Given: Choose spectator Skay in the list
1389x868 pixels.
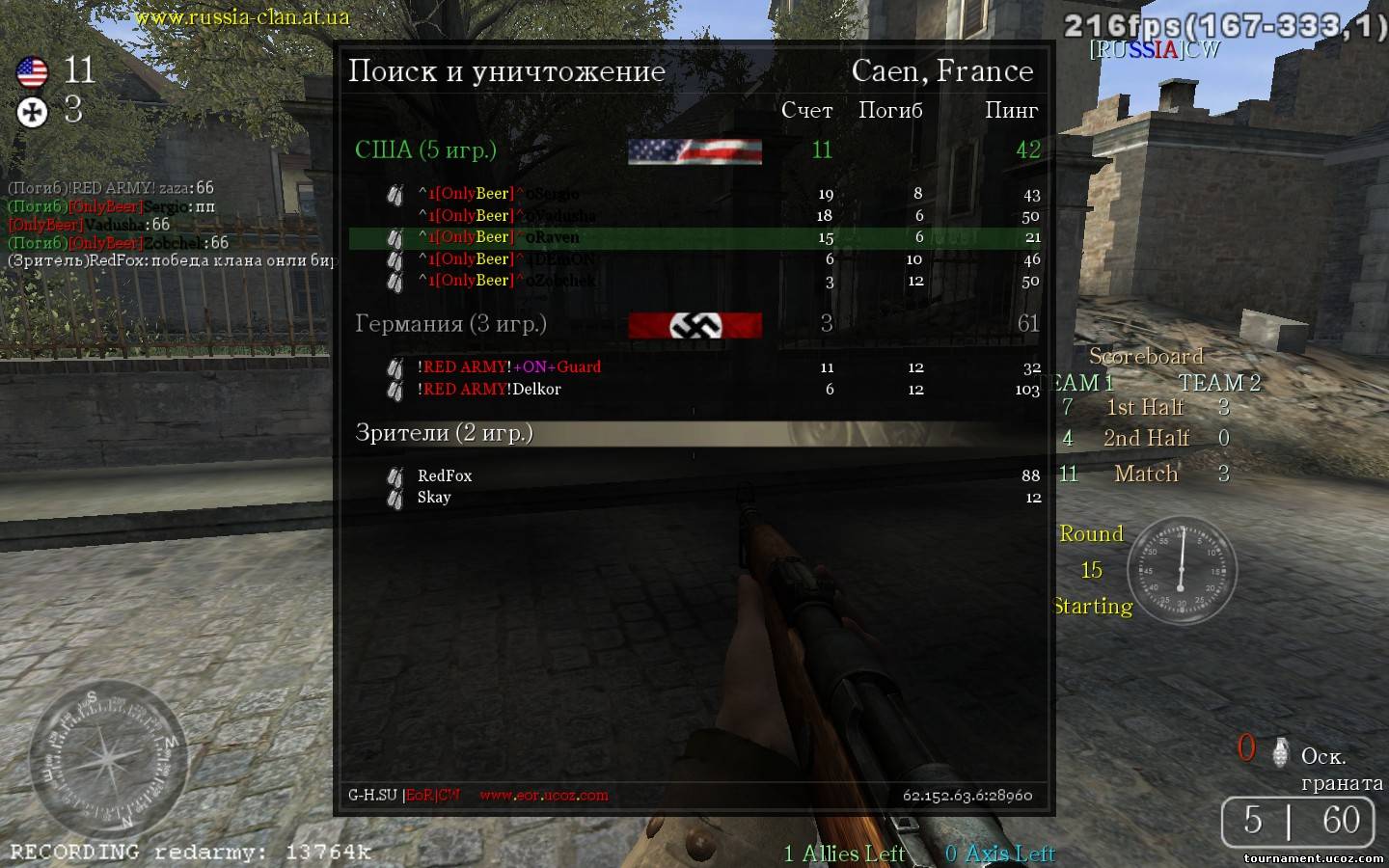Looking at the screenshot, I should coord(434,498).
